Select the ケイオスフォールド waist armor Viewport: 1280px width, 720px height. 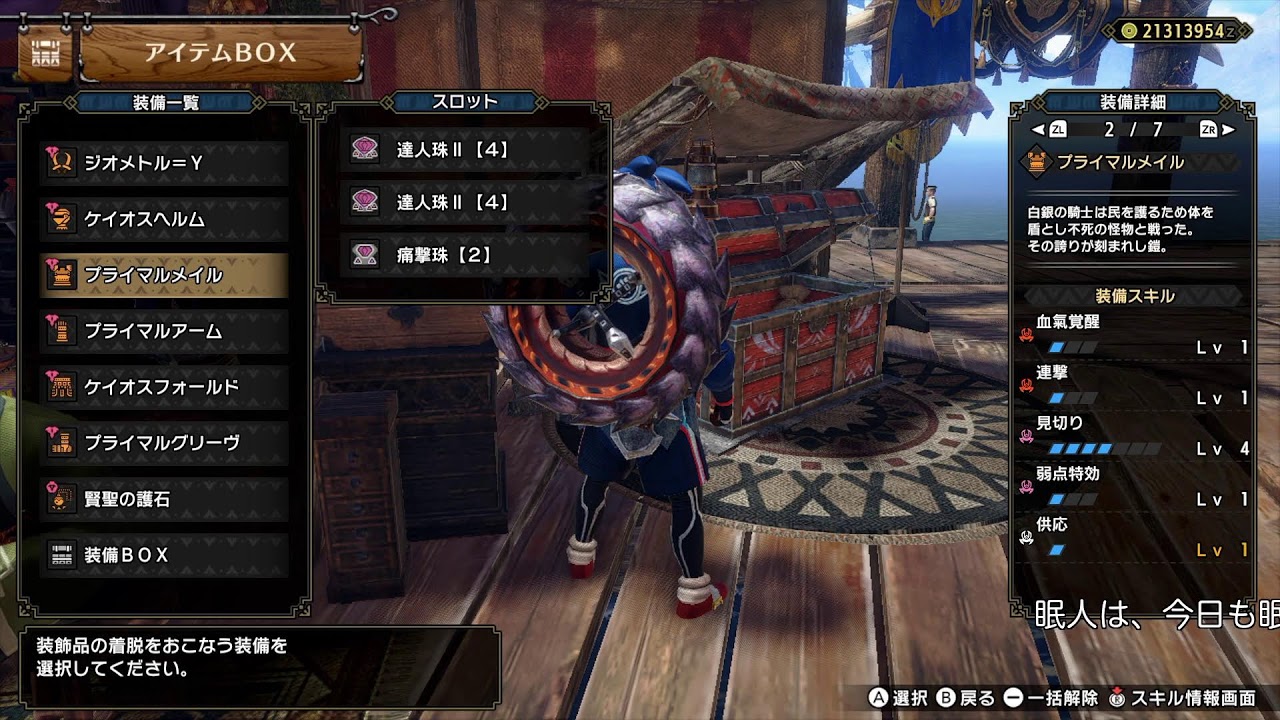pyautogui.click(x=165, y=387)
